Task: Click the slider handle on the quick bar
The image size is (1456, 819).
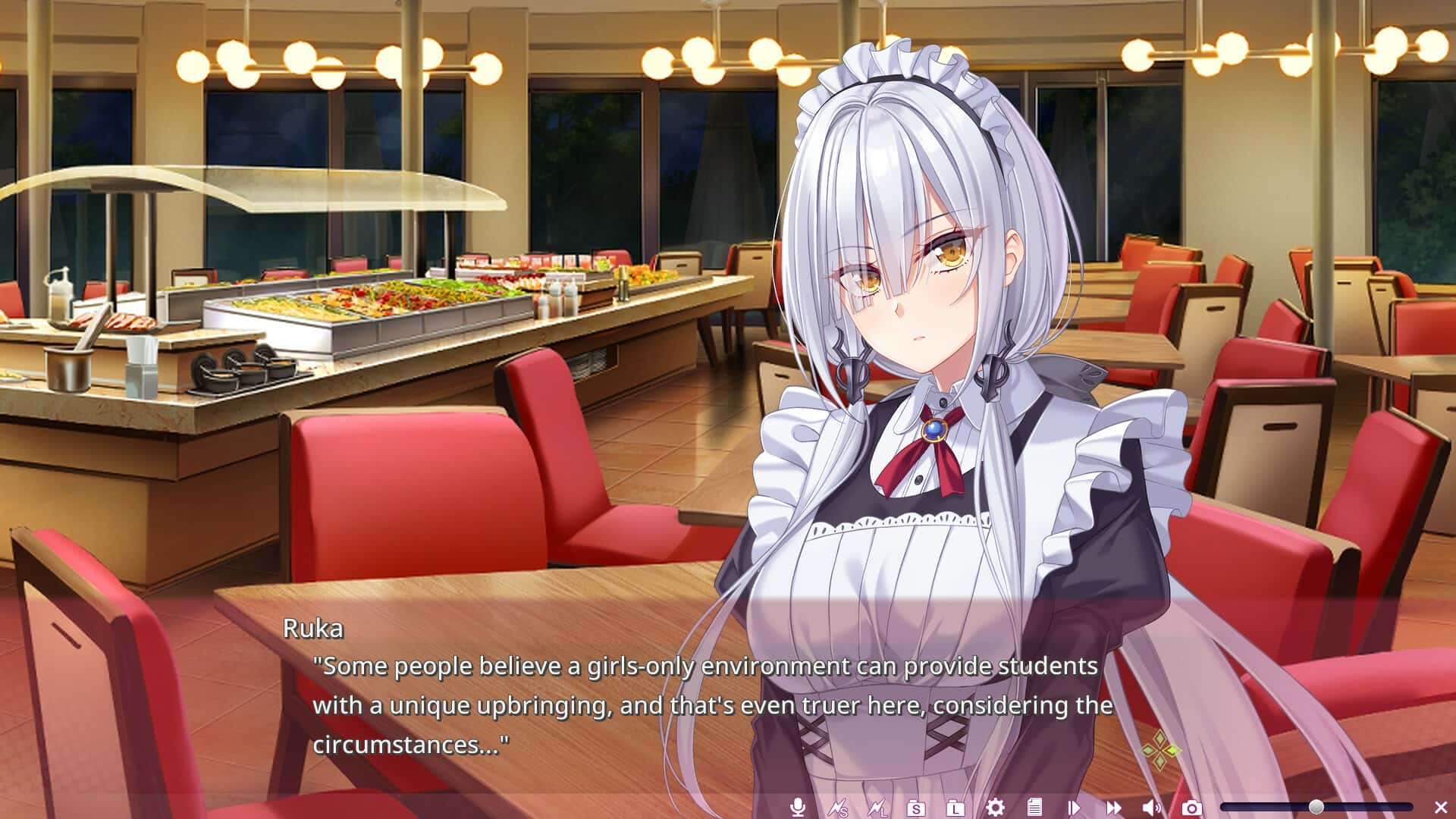Action: pos(1316,807)
